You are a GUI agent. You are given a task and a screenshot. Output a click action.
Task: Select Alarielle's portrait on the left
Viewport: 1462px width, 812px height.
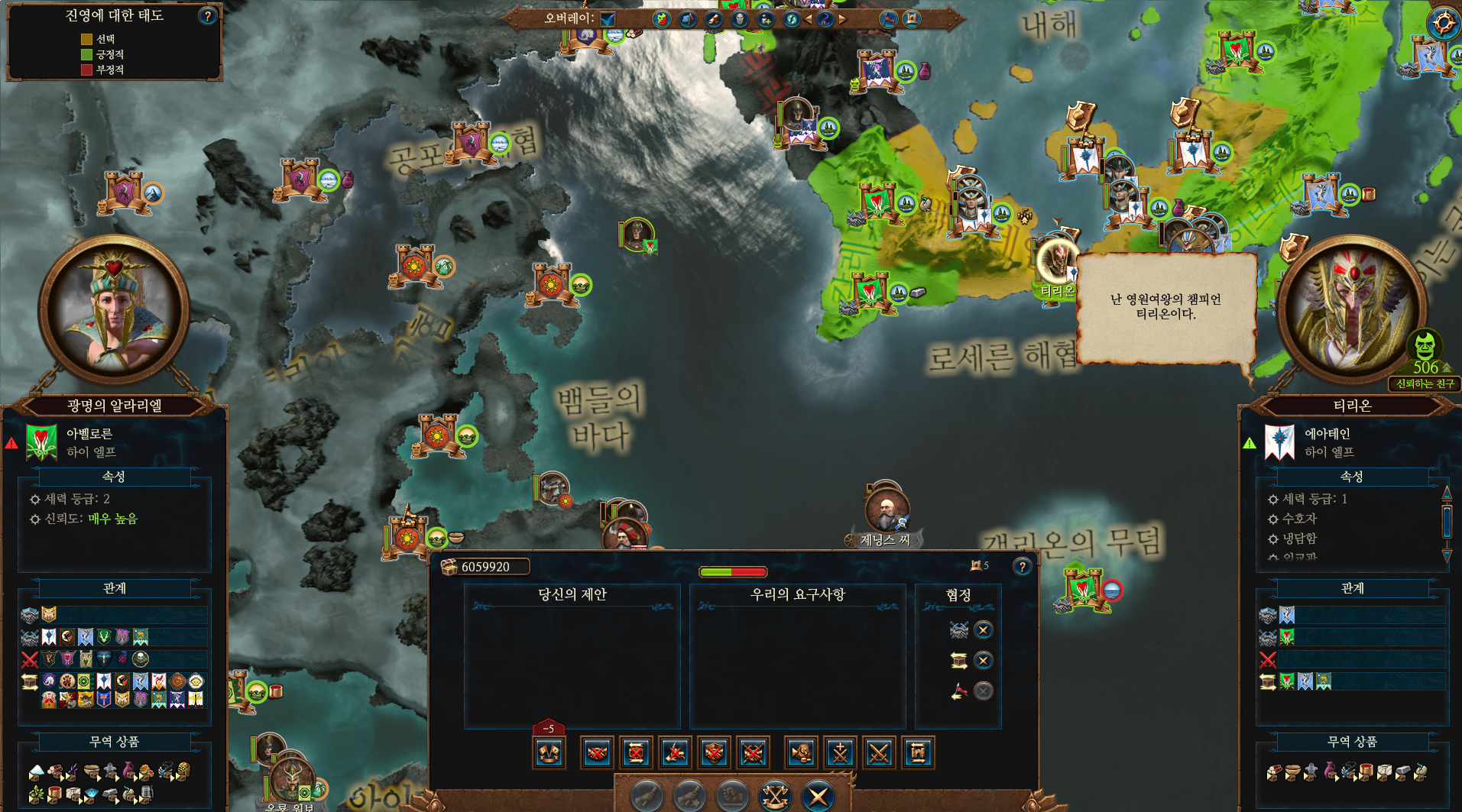pyautogui.click(x=115, y=309)
